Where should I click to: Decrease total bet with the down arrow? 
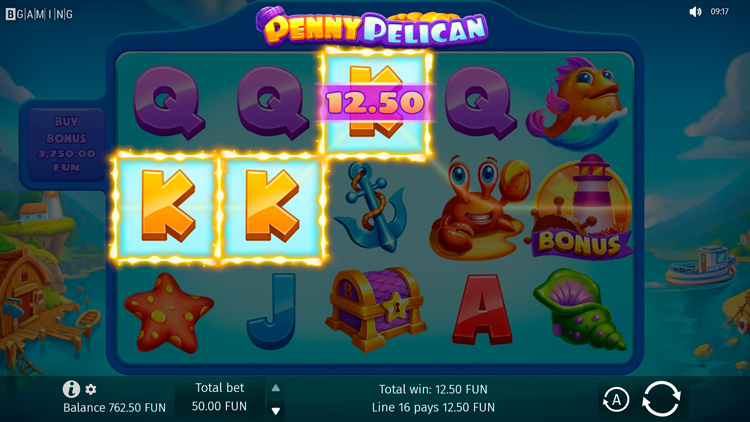276,410
